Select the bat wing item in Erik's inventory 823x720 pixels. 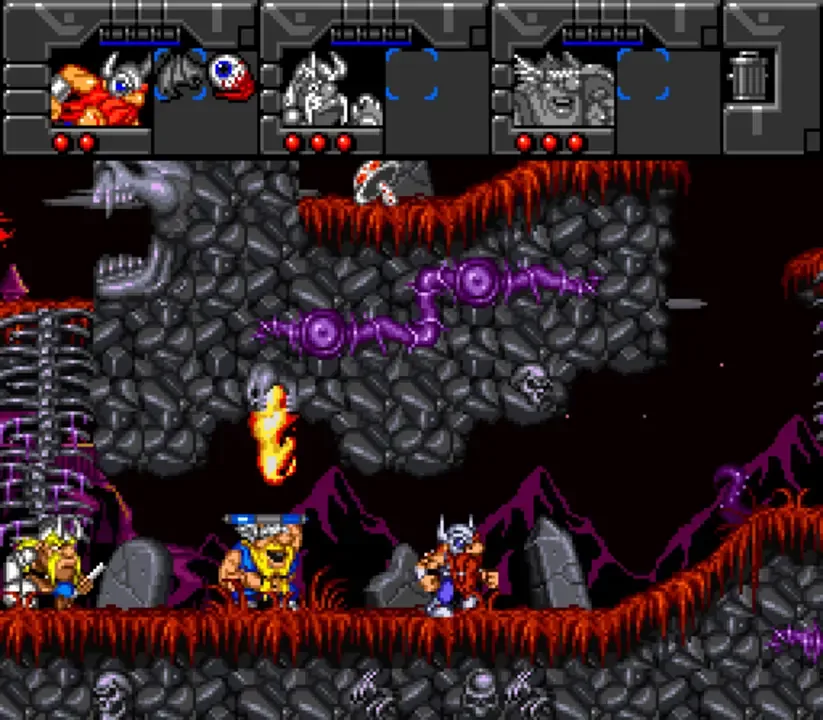pyautogui.click(x=181, y=74)
